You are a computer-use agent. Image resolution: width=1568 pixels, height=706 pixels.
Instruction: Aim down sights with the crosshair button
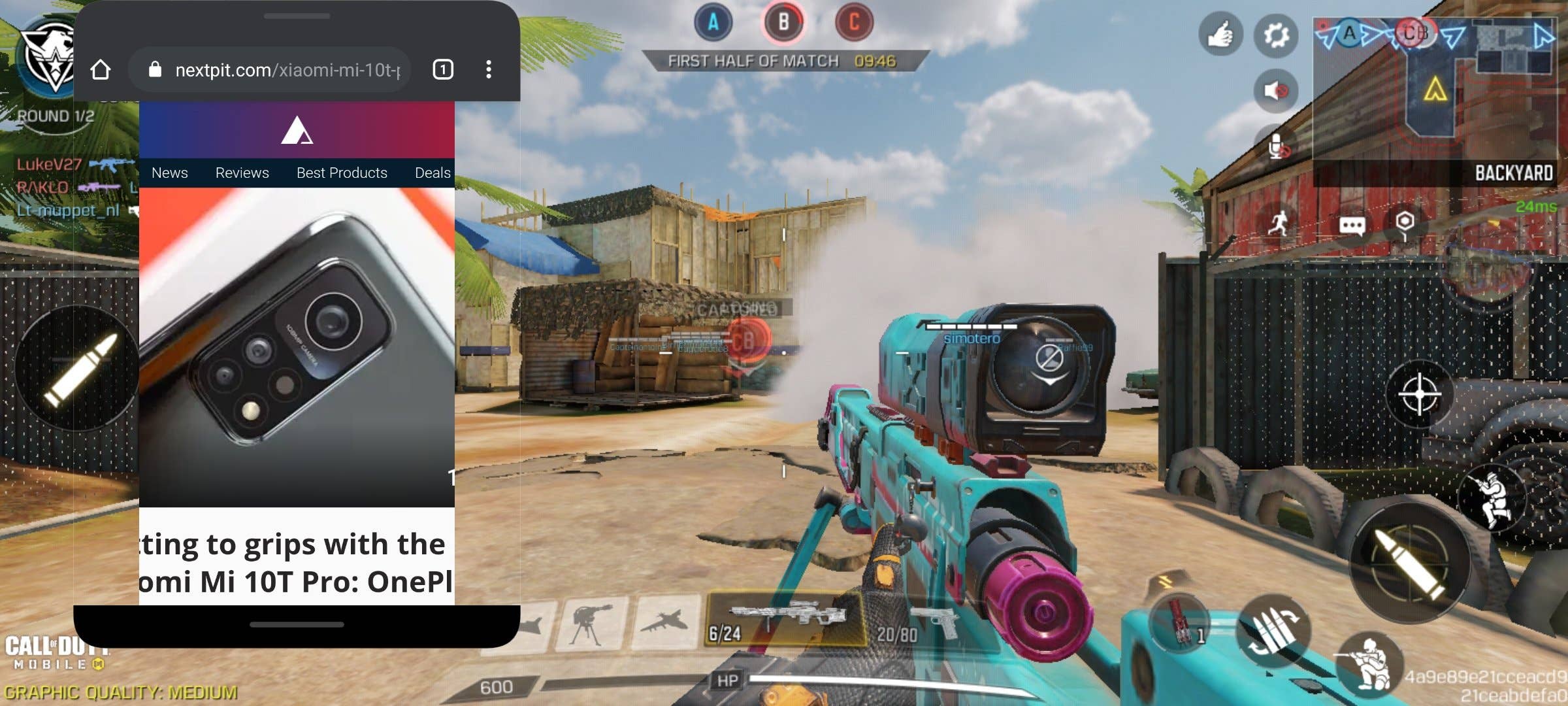click(x=1419, y=394)
